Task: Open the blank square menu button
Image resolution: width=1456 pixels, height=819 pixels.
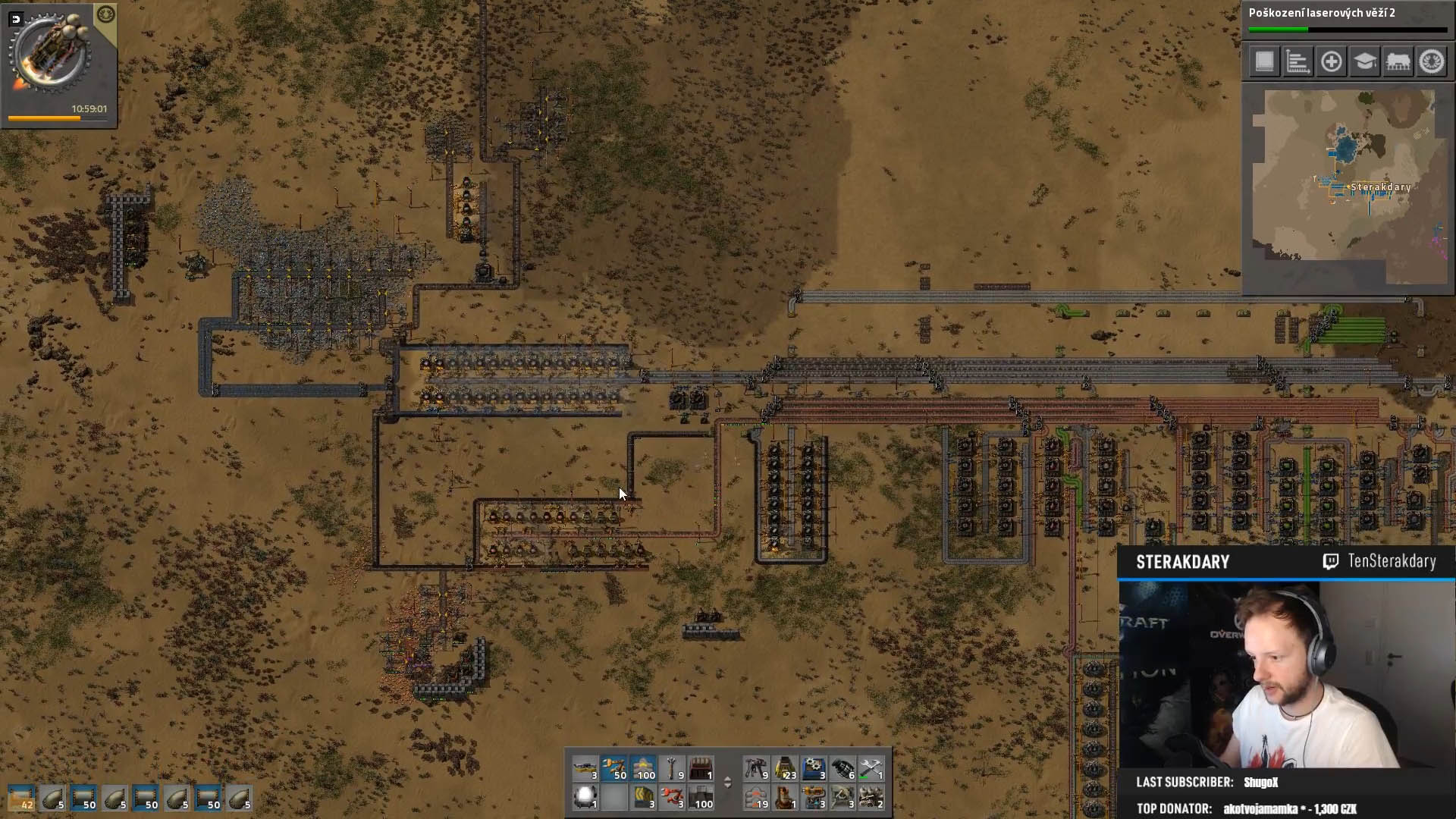Action: pos(1264,61)
